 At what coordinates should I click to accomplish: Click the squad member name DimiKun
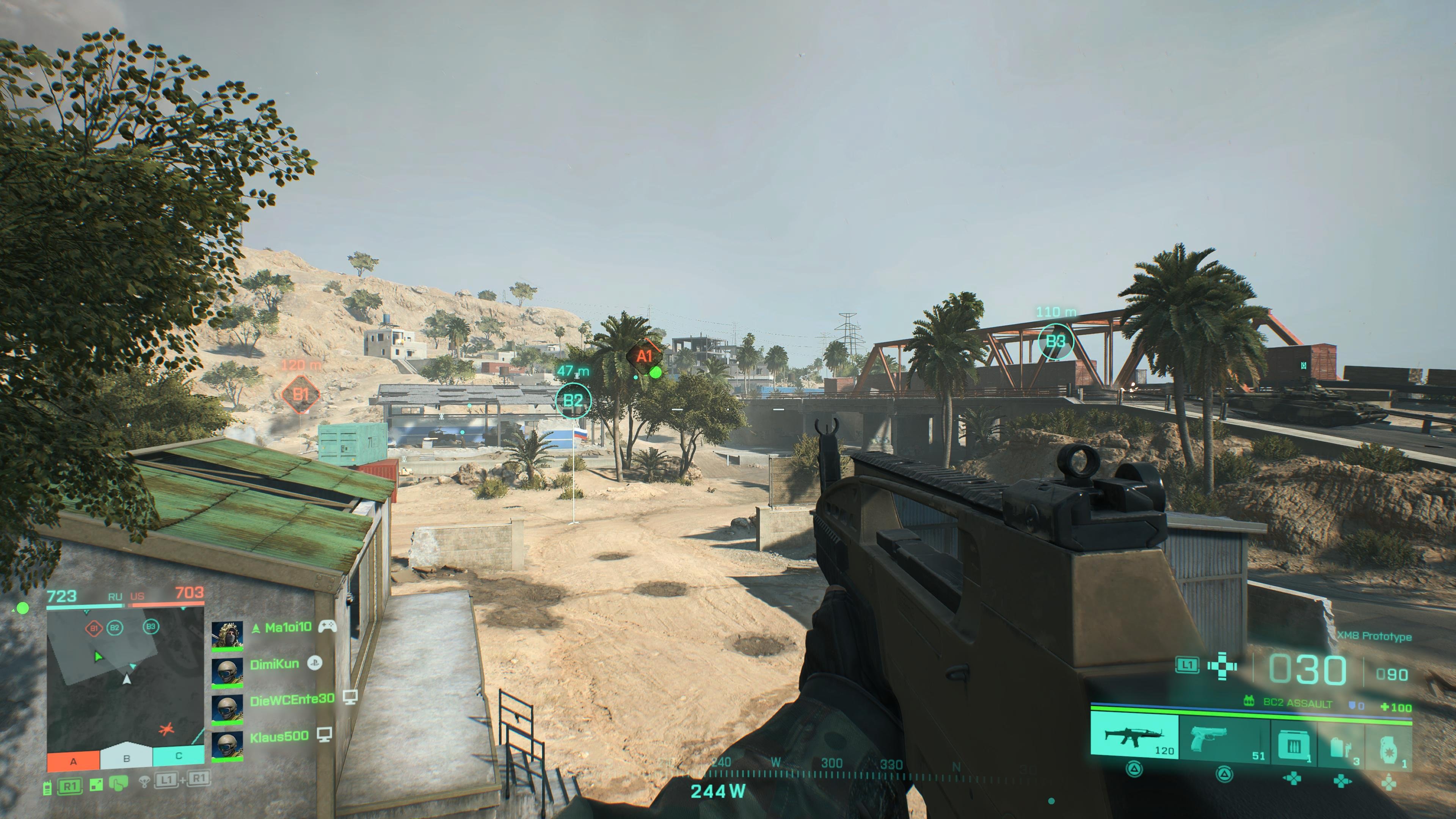coord(275,664)
